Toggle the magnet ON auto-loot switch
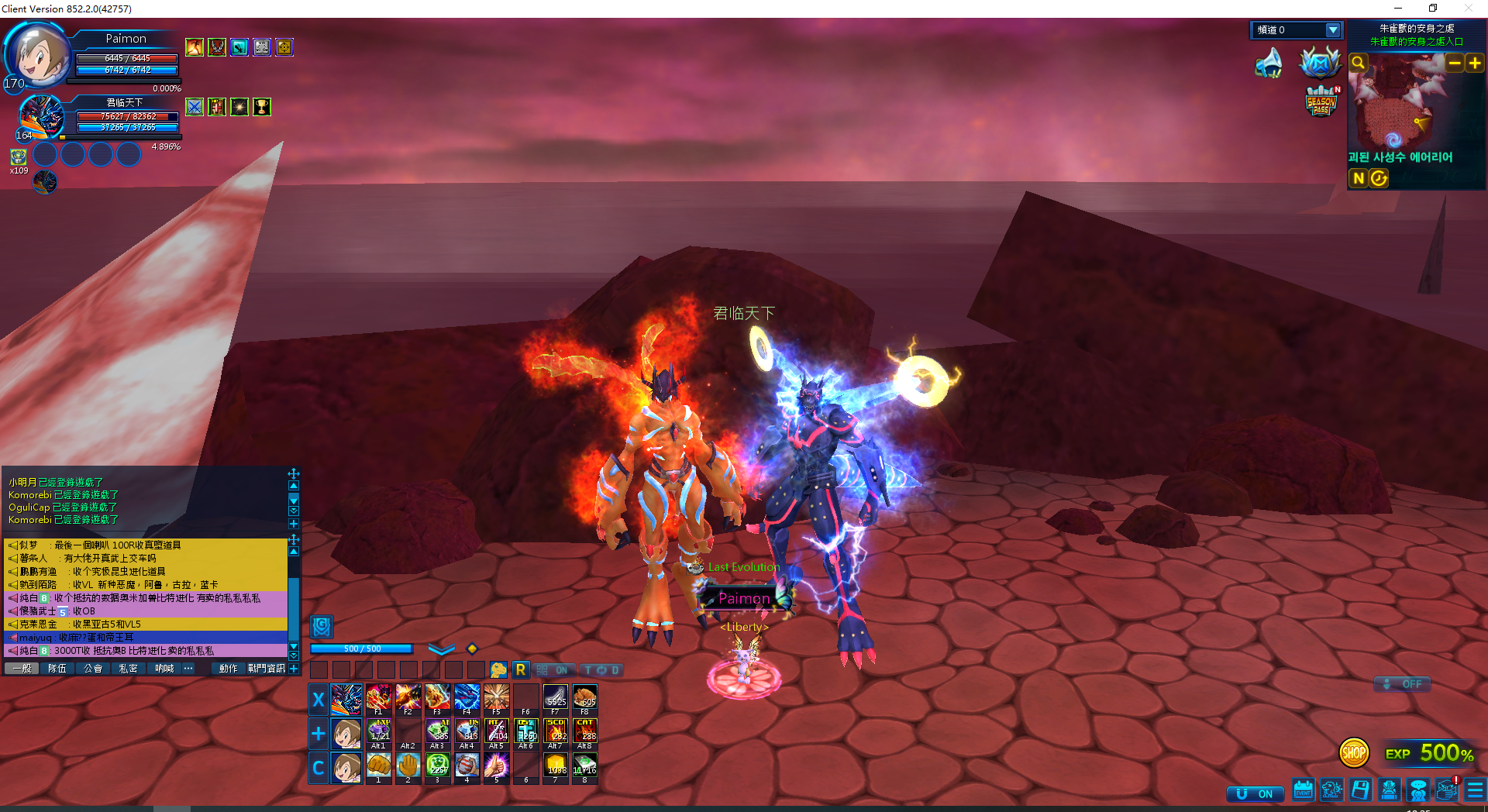This screenshot has height=812, width=1488. click(1255, 794)
